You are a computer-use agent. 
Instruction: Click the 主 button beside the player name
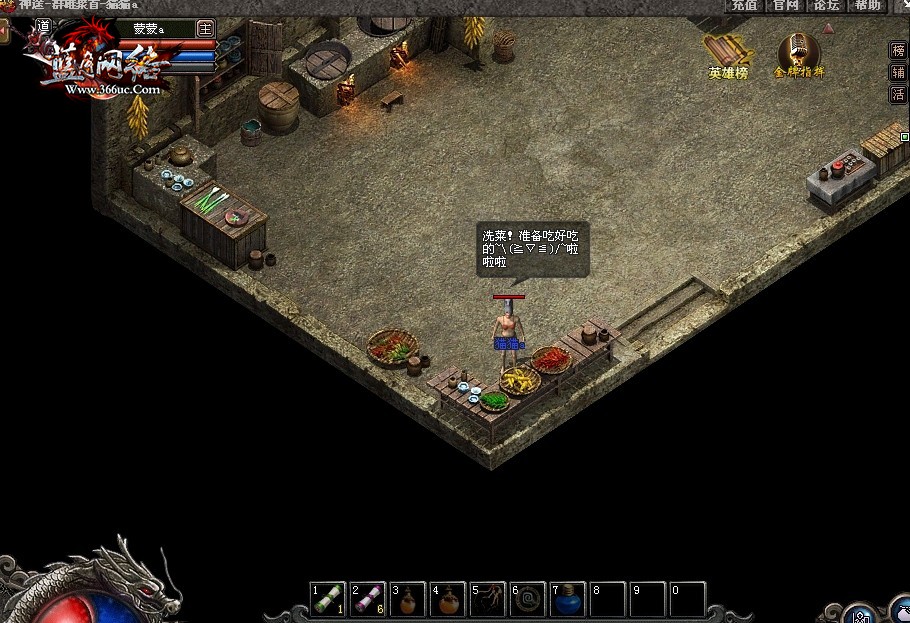tap(206, 28)
